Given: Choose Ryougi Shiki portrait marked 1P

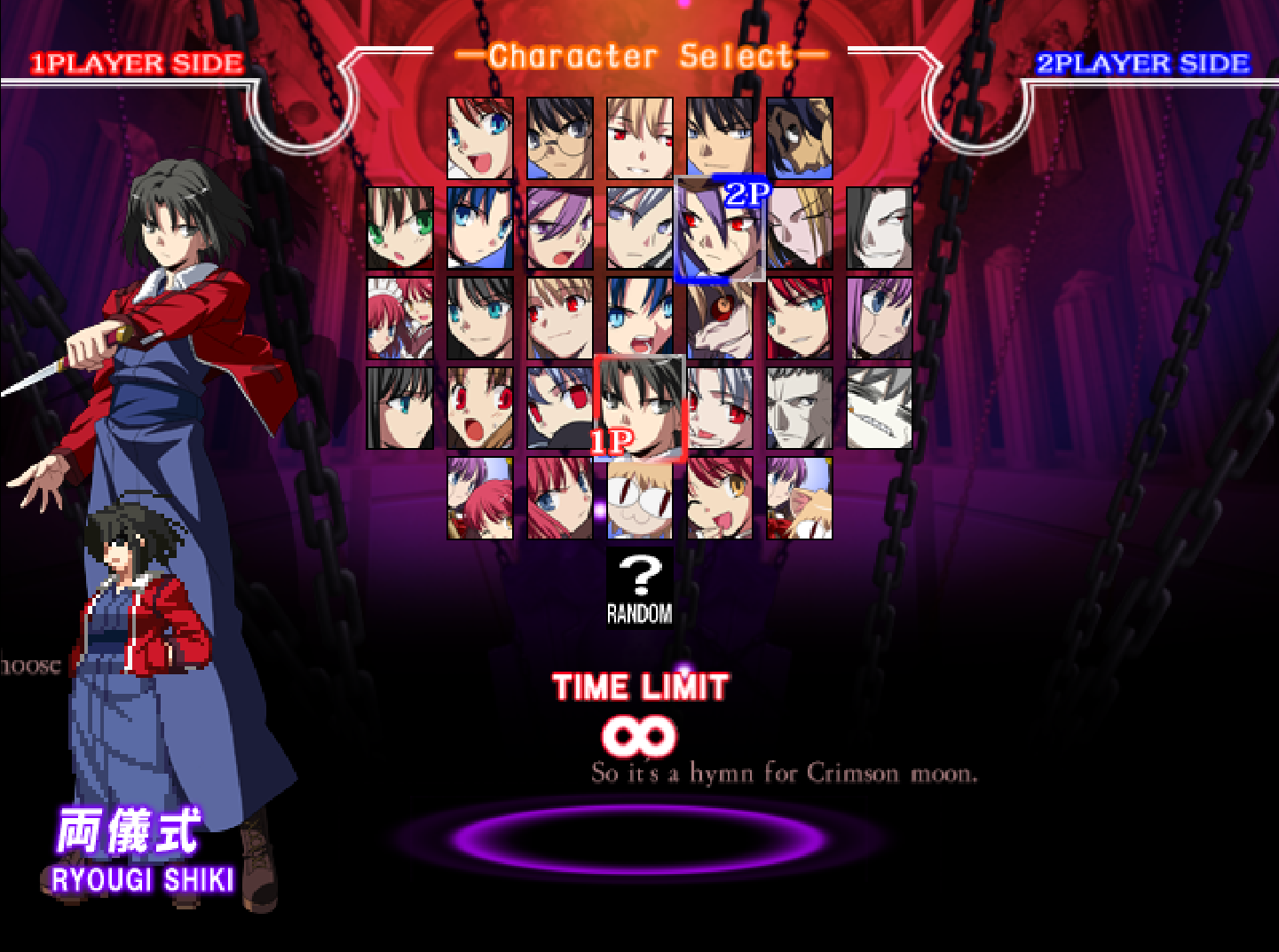Looking at the screenshot, I should (639, 408).
